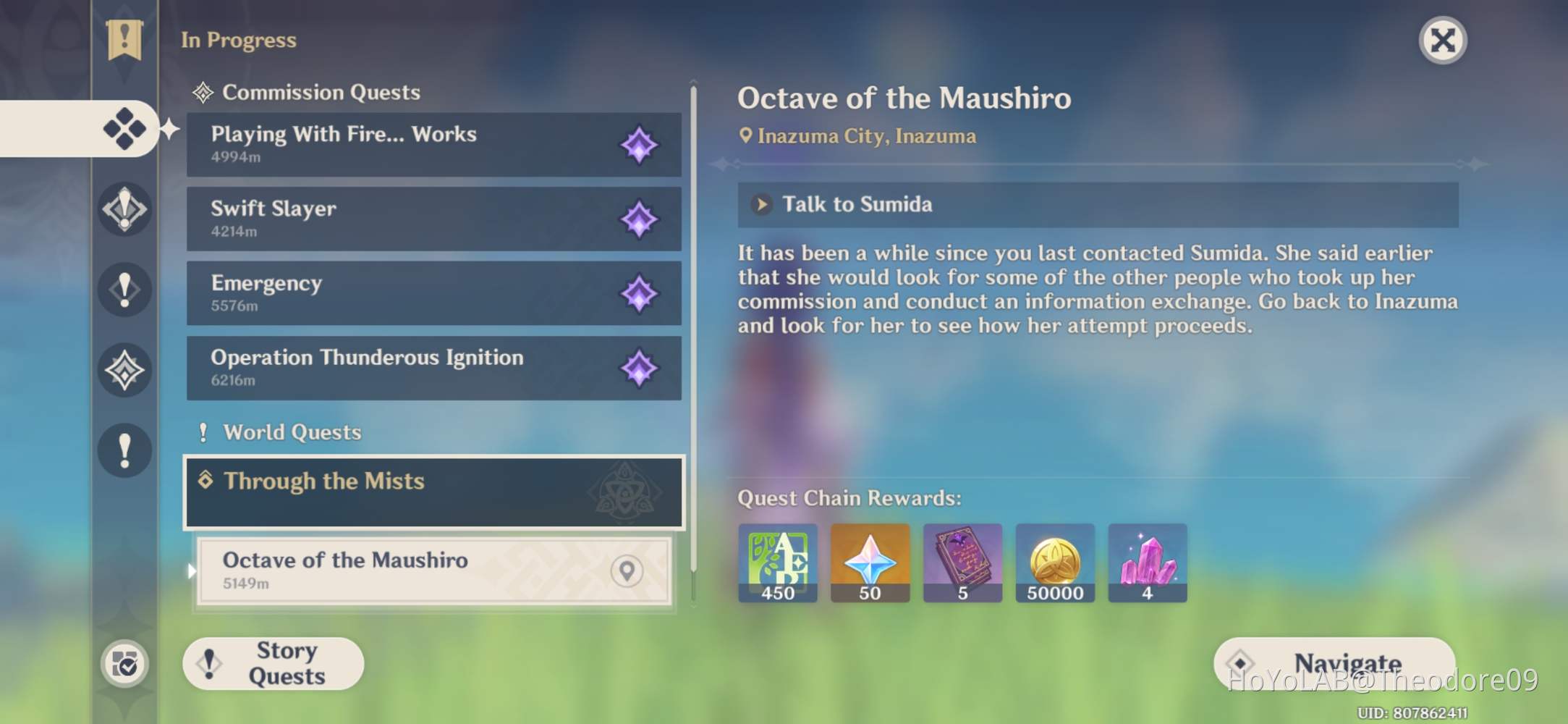This screenshot has width=1568, height=724.
Task: View the Hero's Wit book reward
Action: (x=962, y=563)
